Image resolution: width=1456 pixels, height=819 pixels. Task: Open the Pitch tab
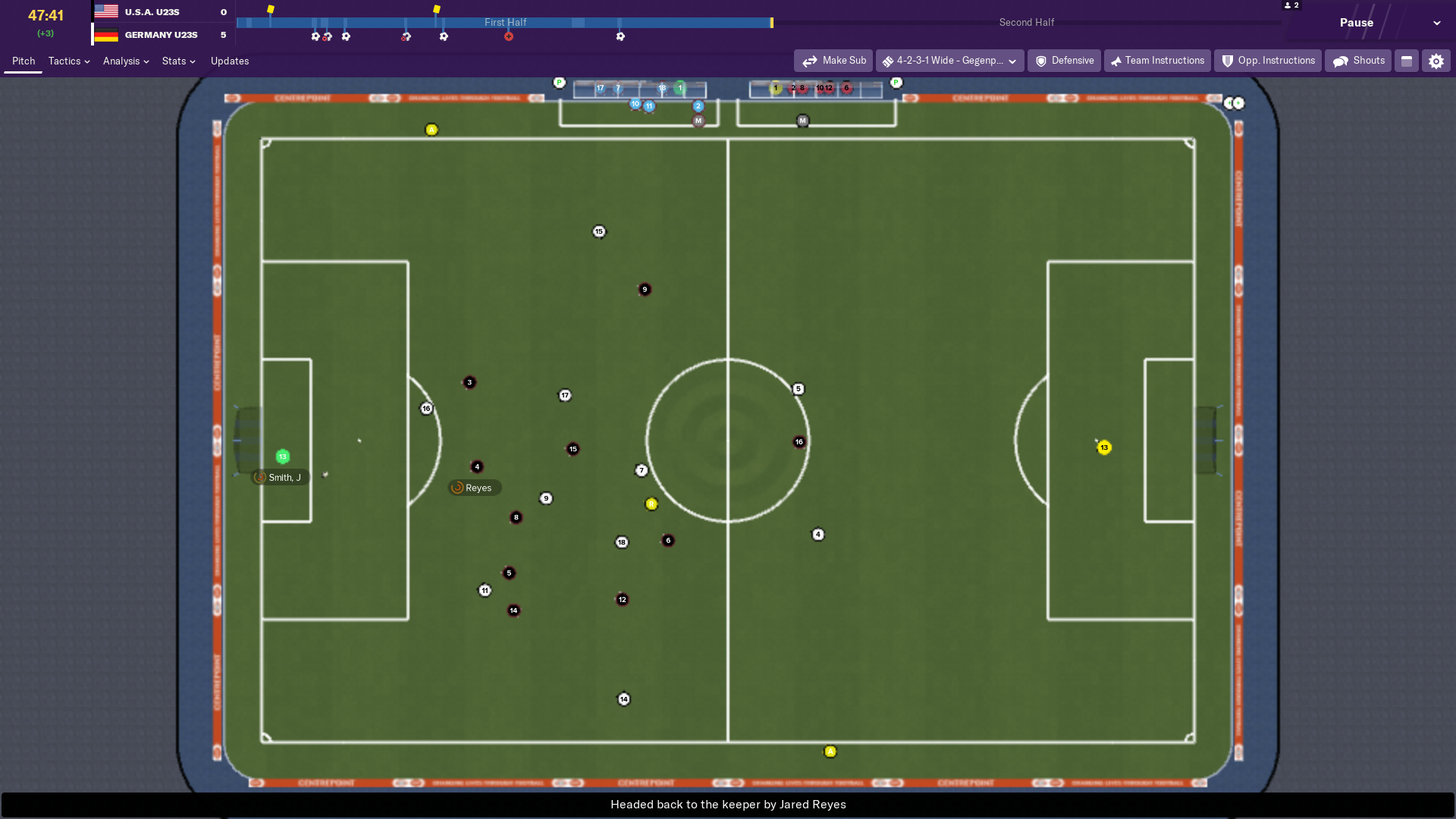coord(24,61)
